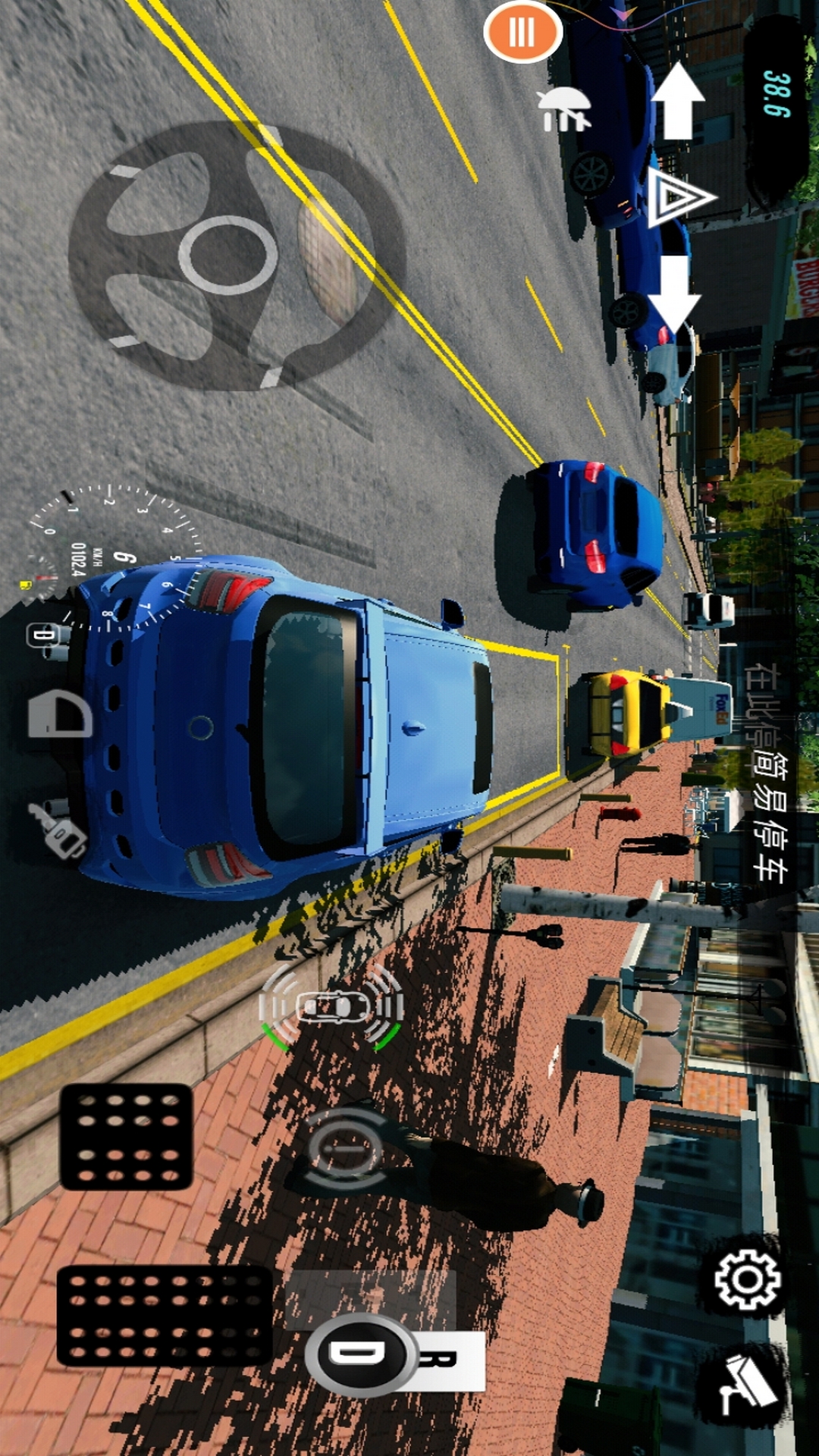Turn on the hazard triangle lights
The height and width of the screenshot is (1456, 819).
679,197
